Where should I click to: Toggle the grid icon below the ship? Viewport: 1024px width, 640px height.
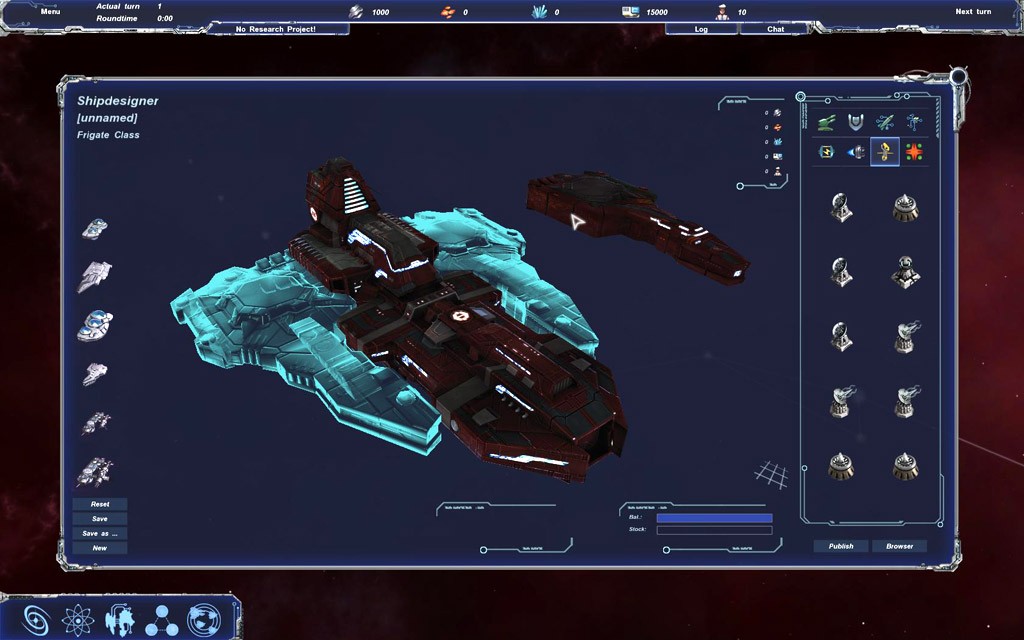(770, 473)
